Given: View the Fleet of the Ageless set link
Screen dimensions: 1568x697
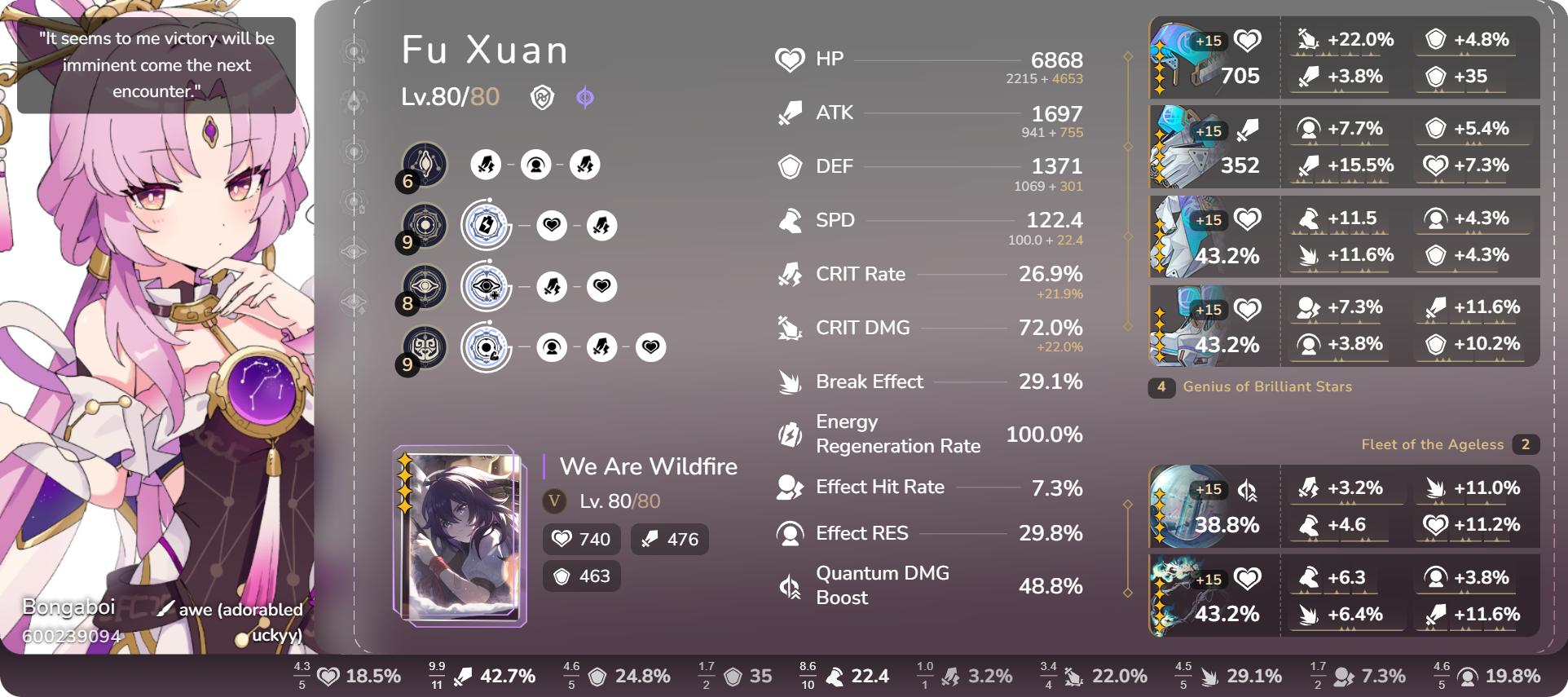Looking at the screenshot, I should pyautogui.click(x=1432, y=444).
